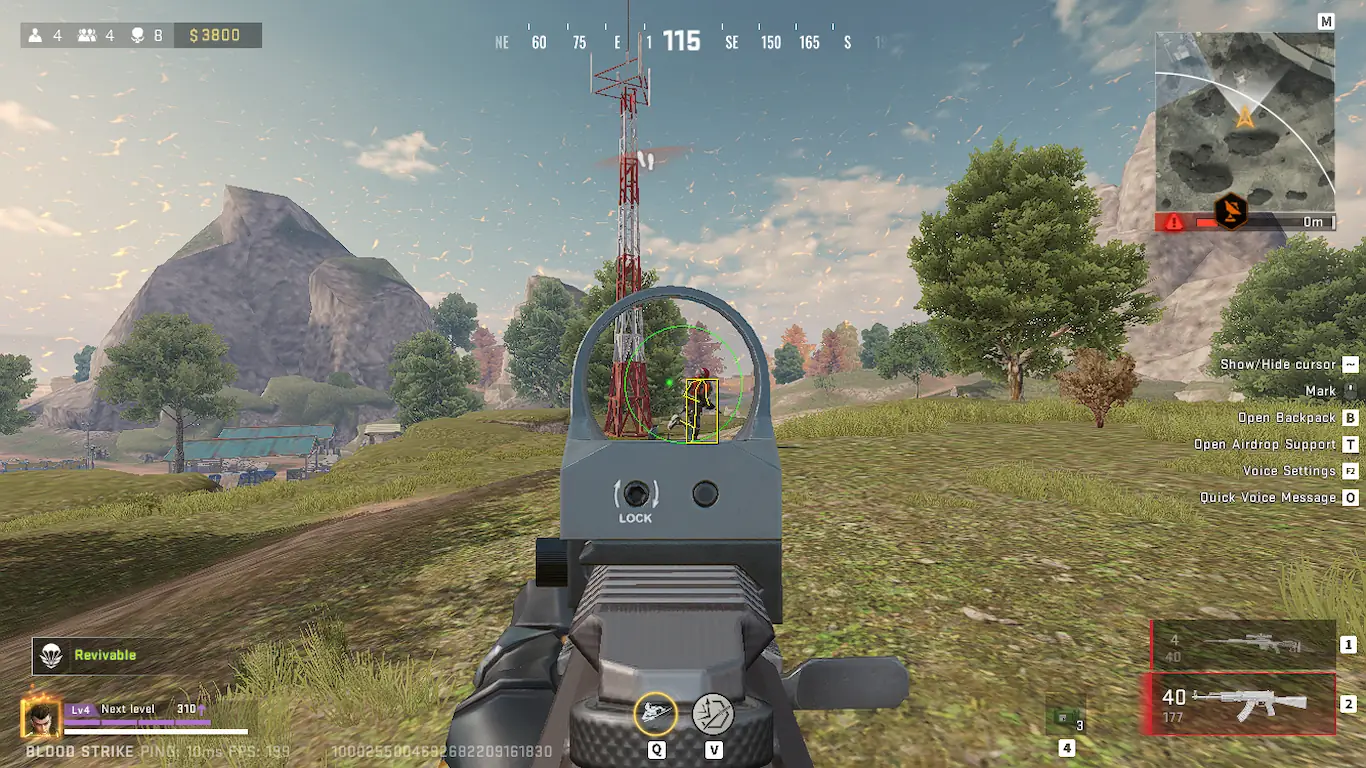Open the minimap in the corner
The image size is (1366, 768).
tap(1245, 122)
